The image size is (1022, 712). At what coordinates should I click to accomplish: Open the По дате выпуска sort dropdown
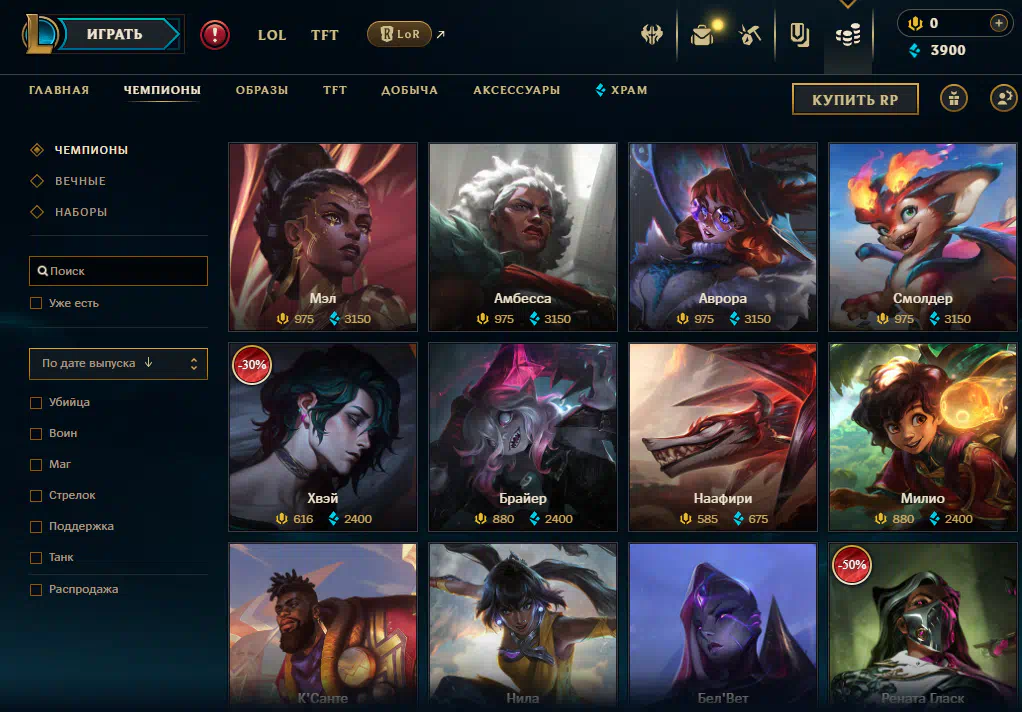click(118, 364)
